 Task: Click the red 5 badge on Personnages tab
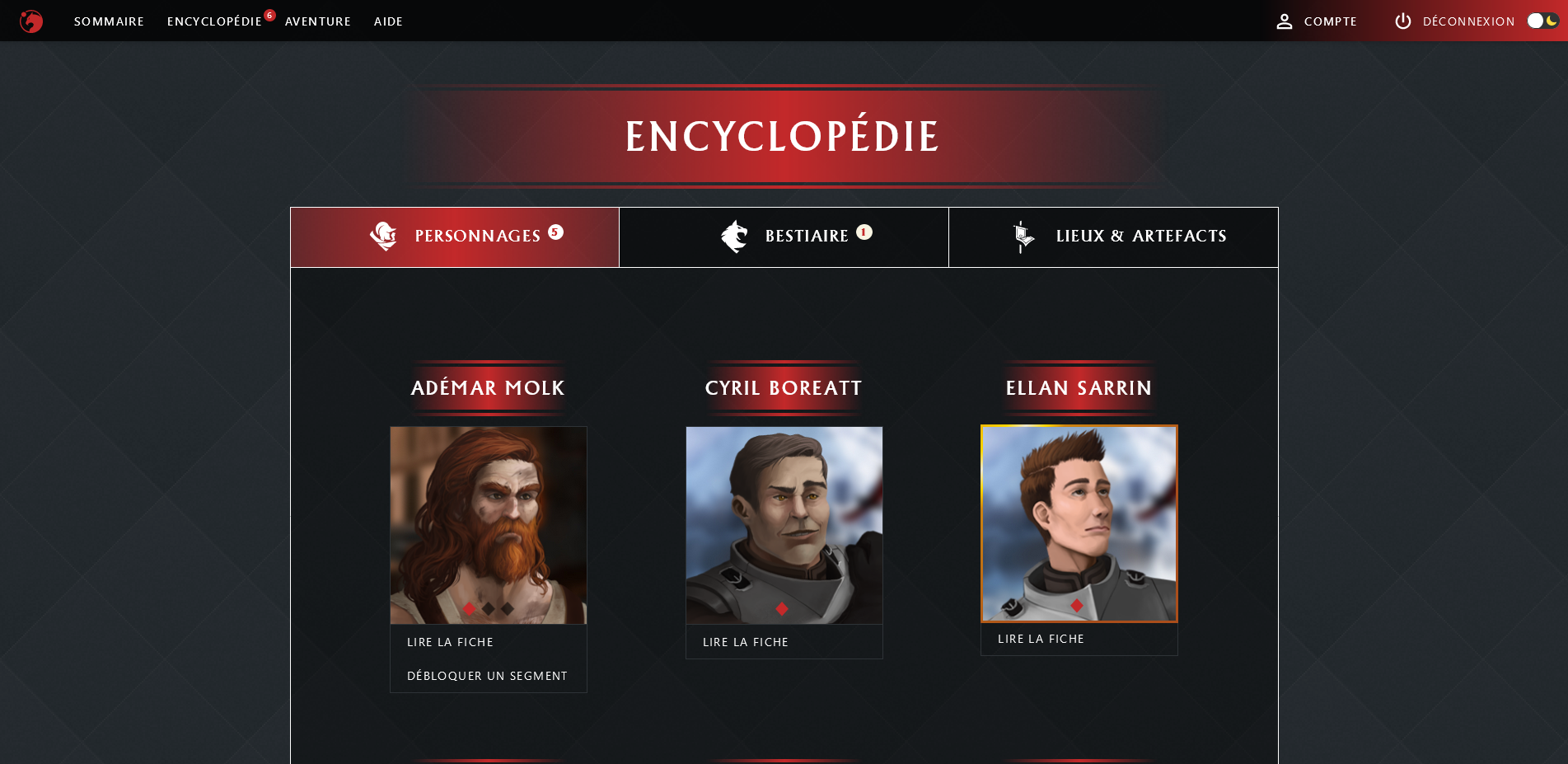pyautogui.click(x=556, y=232)
